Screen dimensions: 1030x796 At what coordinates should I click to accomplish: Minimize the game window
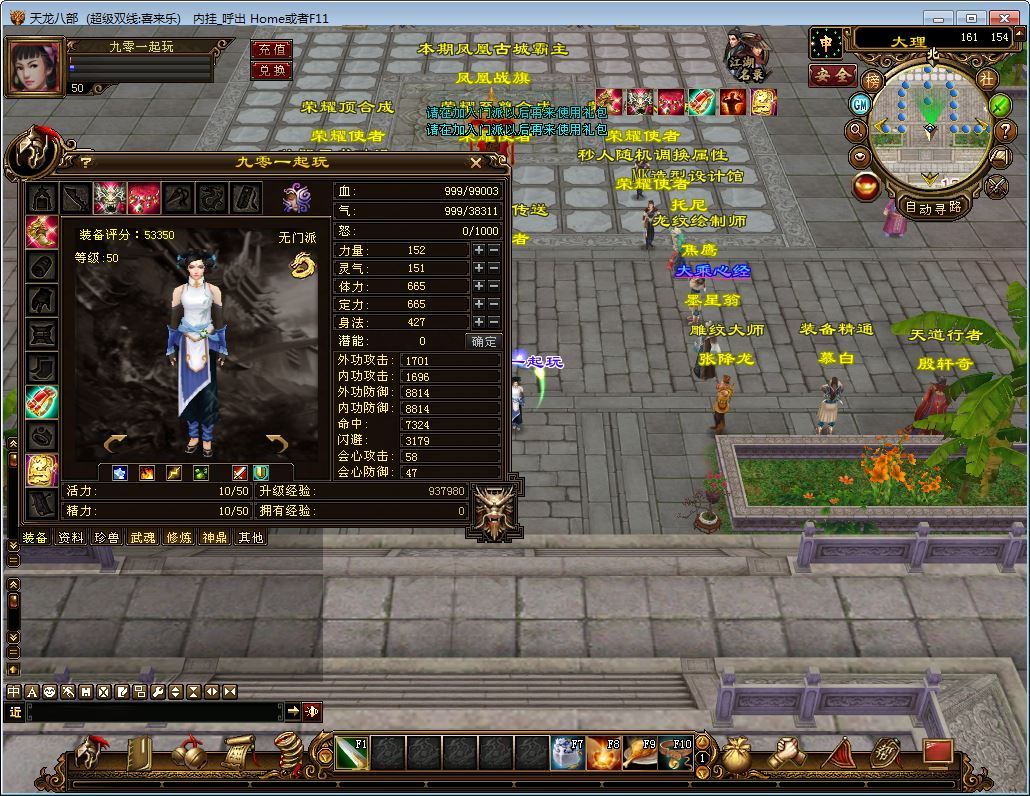(x=936, y=18)
